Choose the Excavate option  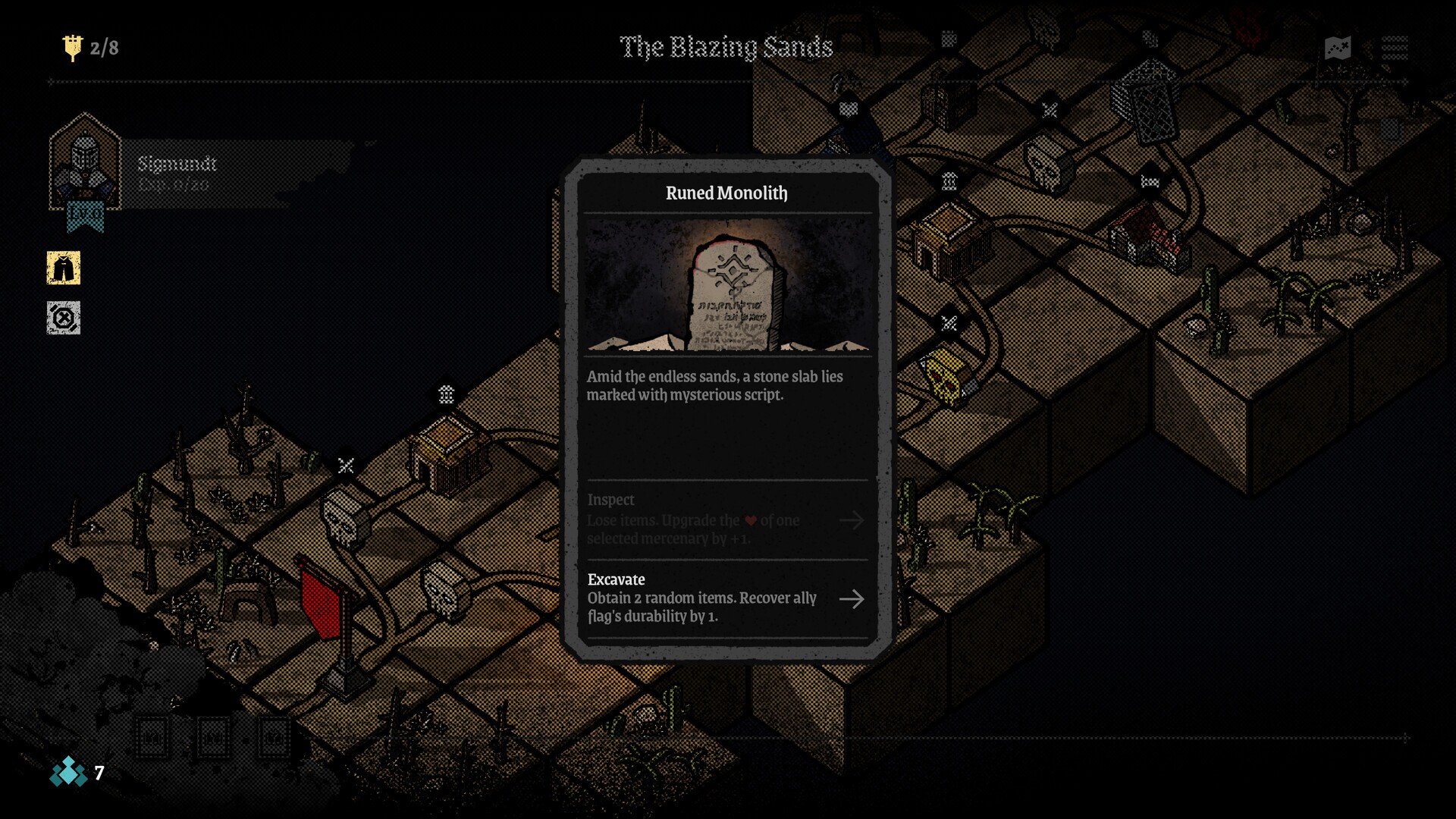tap(726, 598)
